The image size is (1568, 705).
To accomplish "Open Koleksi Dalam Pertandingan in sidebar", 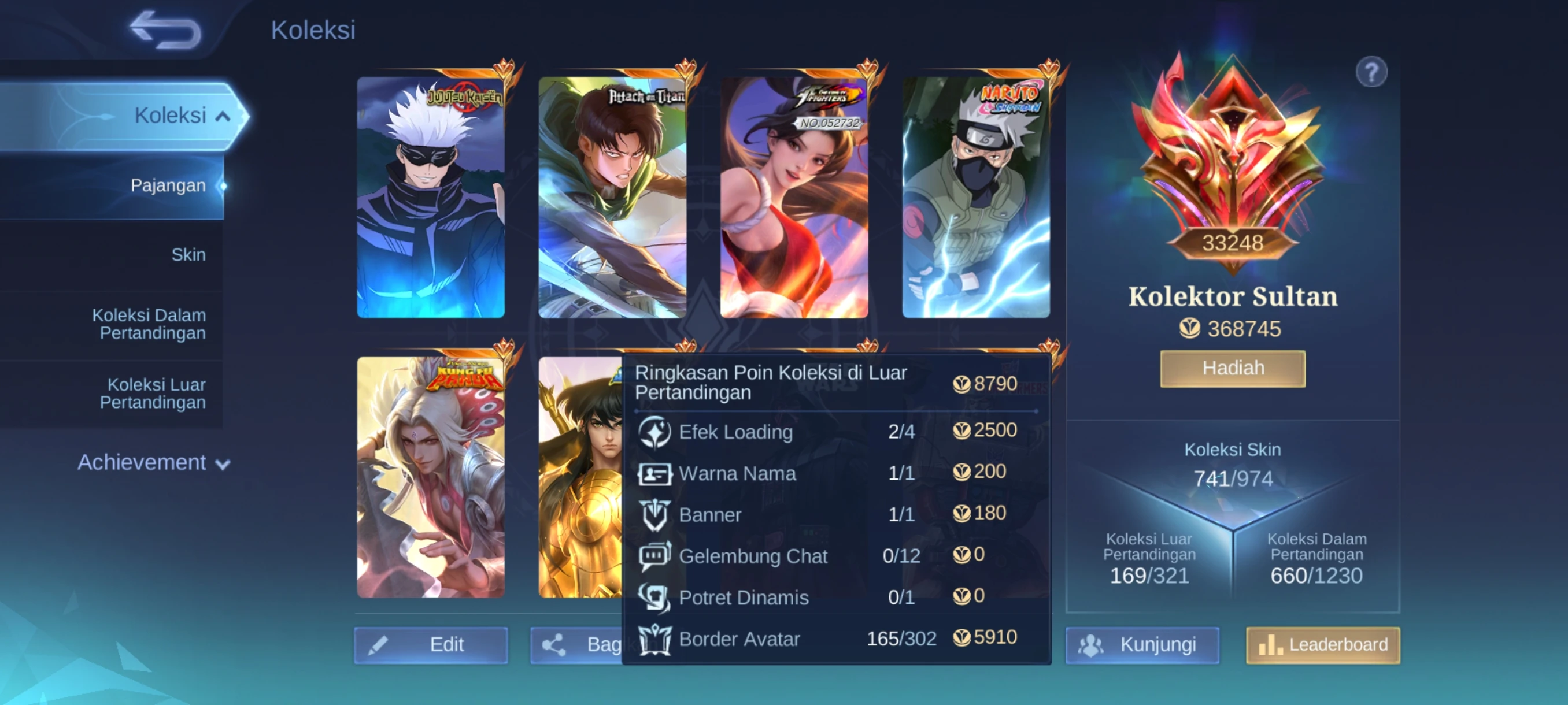I will (x=149, y=324).
